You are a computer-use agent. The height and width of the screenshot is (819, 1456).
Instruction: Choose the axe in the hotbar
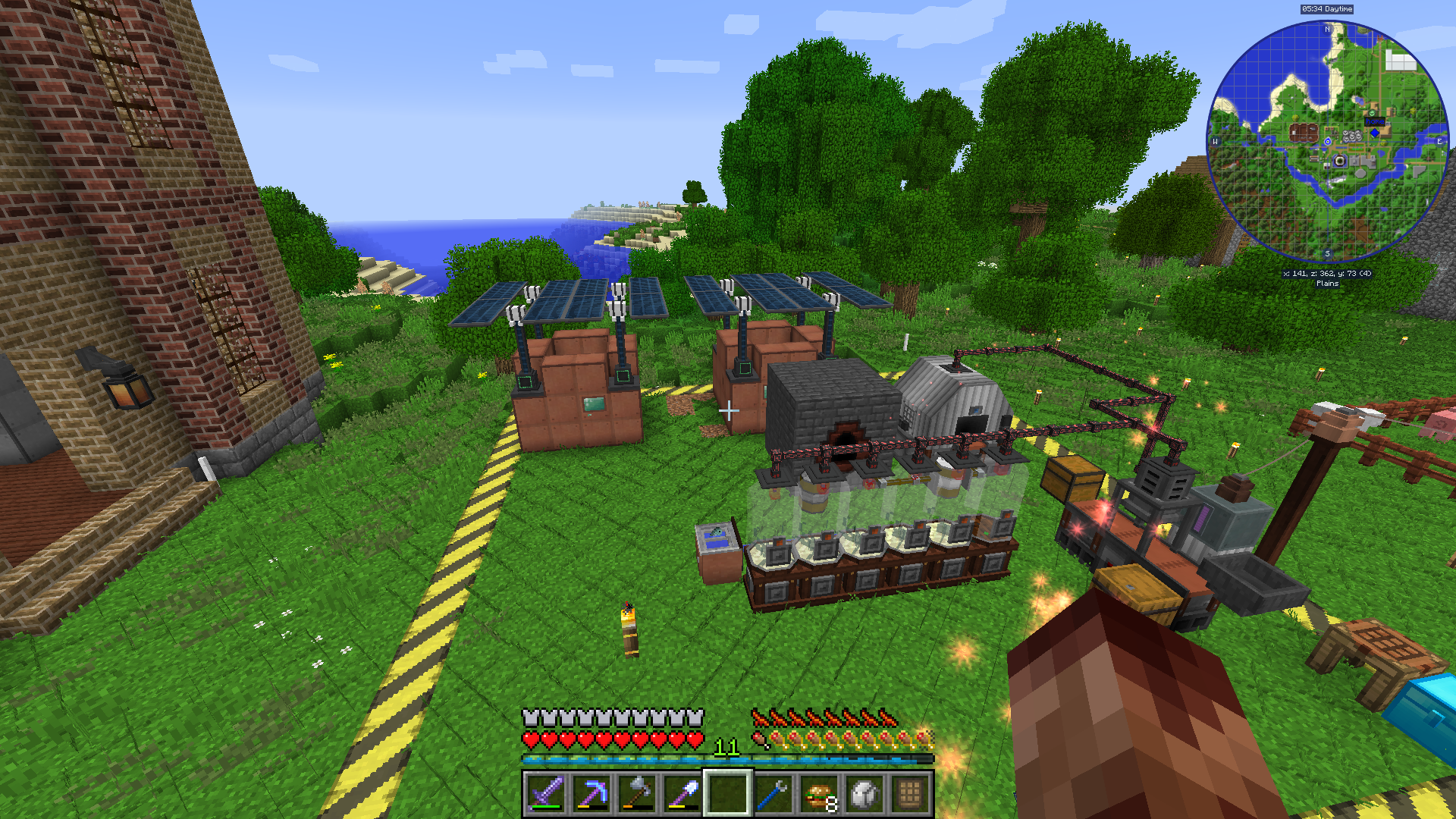tap(636, 794)
